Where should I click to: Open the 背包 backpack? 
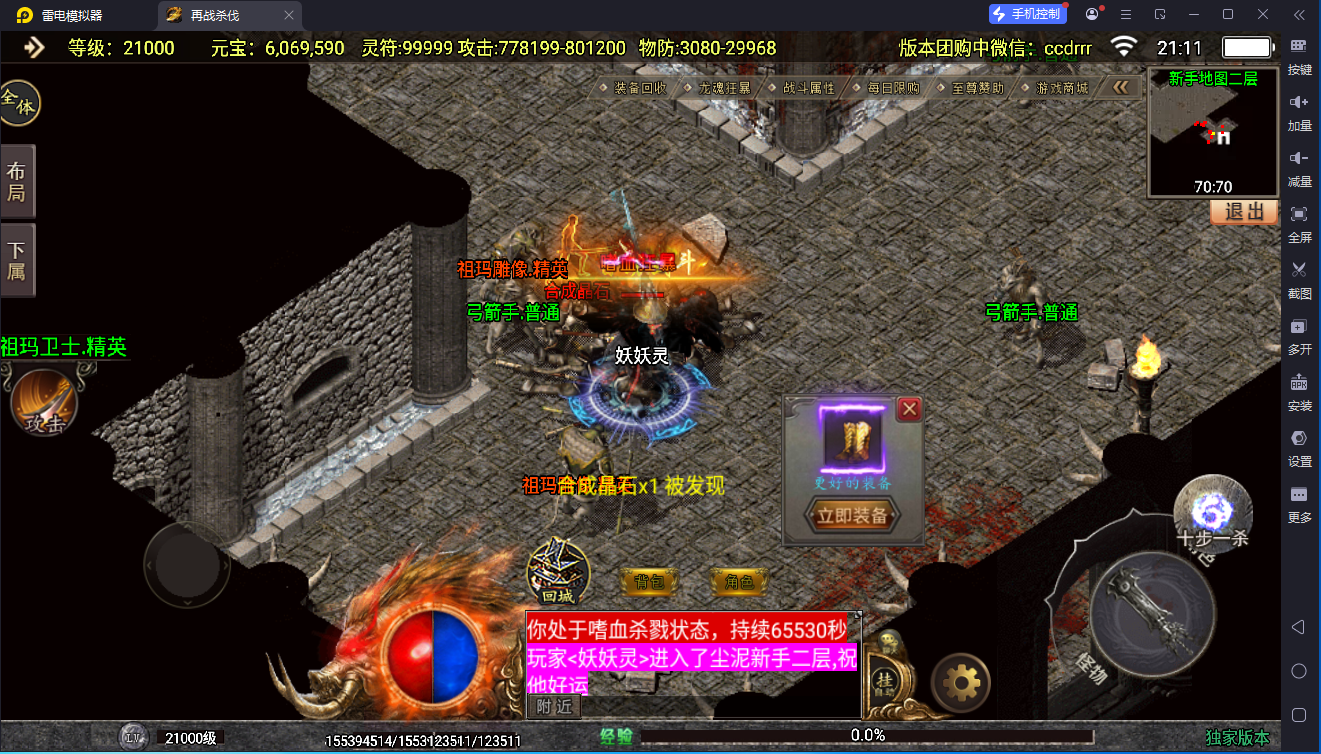tap(650, 581)
